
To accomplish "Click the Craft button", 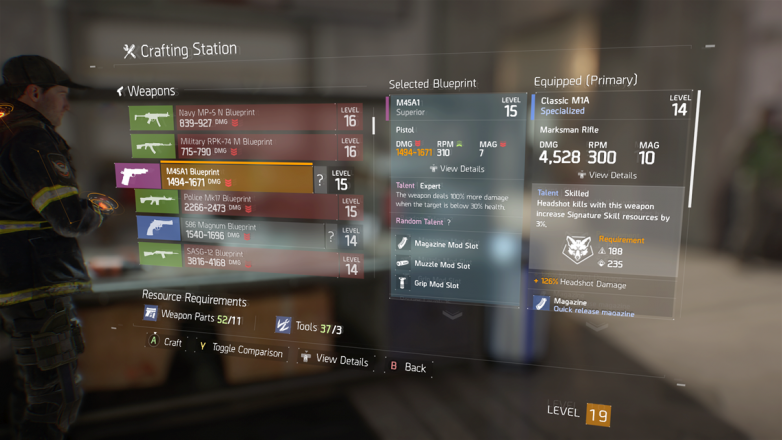I will [x=165, y=342].
